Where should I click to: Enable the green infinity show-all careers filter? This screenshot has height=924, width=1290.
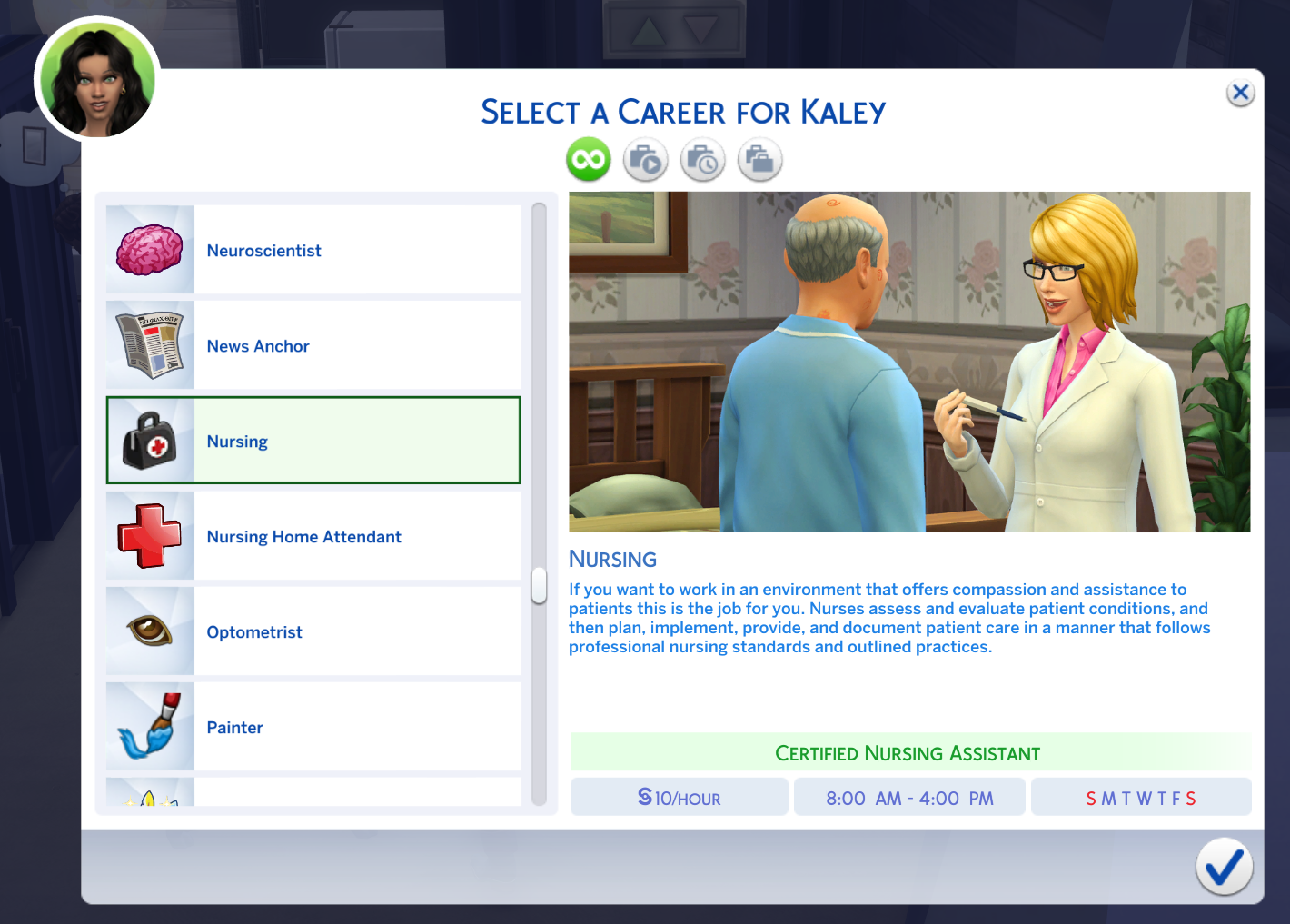click(x=588, y=159)
